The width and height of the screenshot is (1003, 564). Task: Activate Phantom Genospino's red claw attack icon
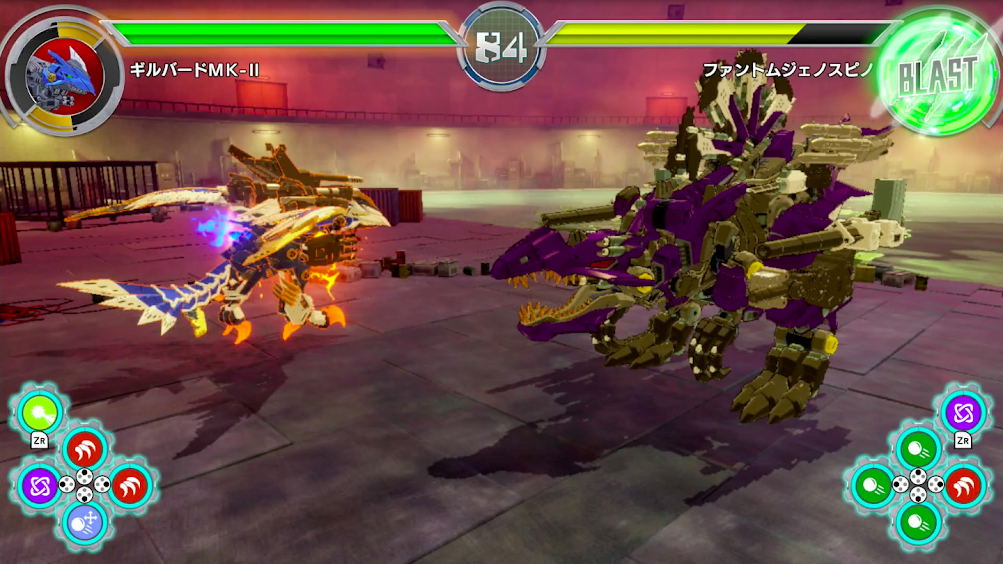click(x=963, y=485)
